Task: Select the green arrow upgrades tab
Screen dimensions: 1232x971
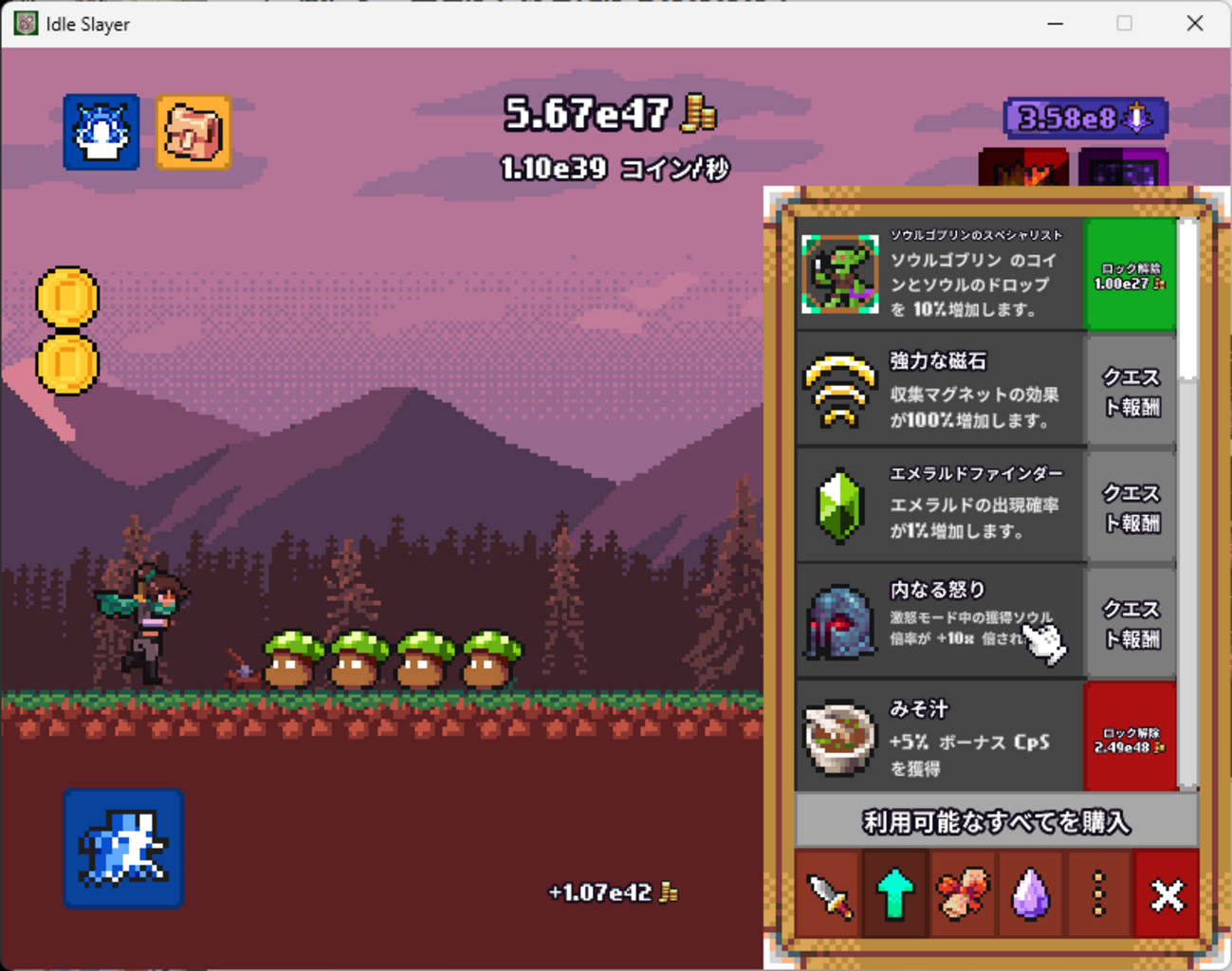Action: [x=894, y=893]
